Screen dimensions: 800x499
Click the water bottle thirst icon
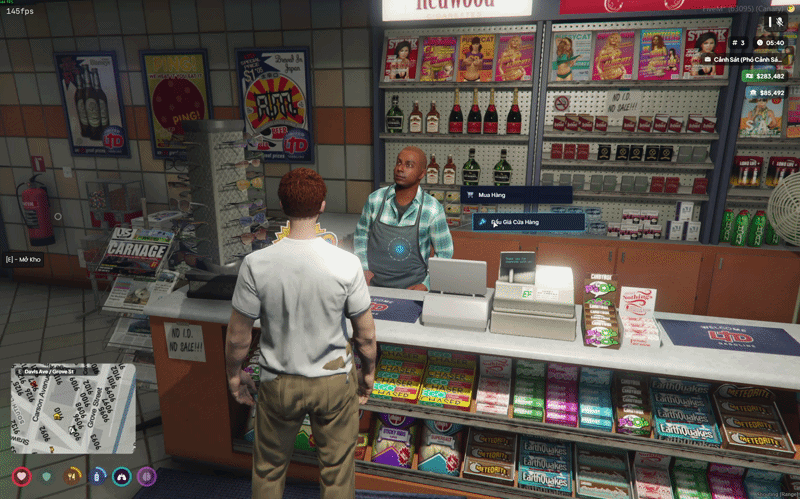97,477
